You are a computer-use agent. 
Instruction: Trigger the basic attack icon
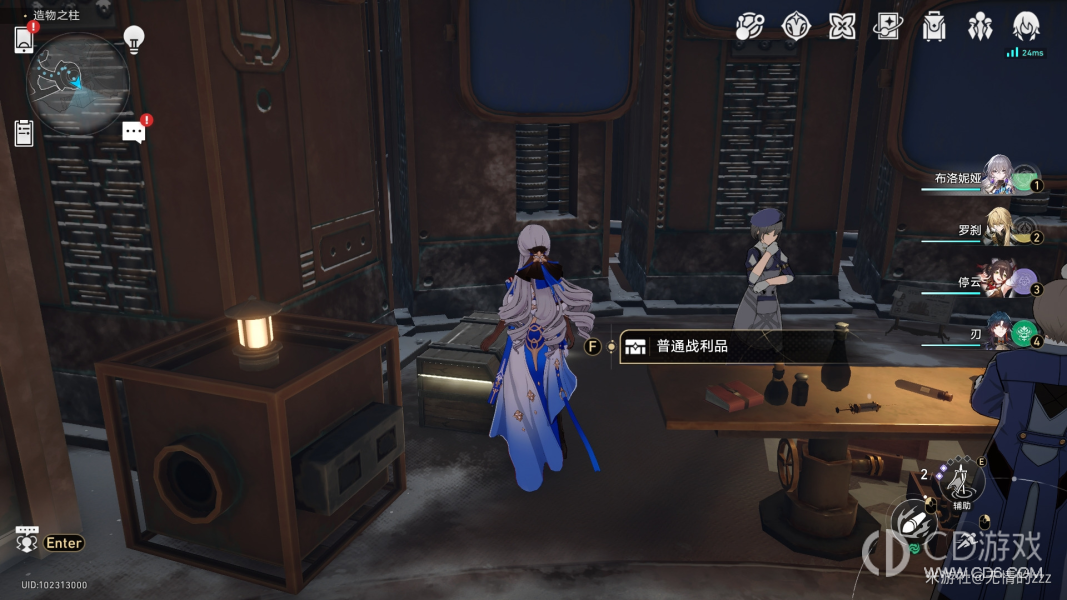click(911, 522)
